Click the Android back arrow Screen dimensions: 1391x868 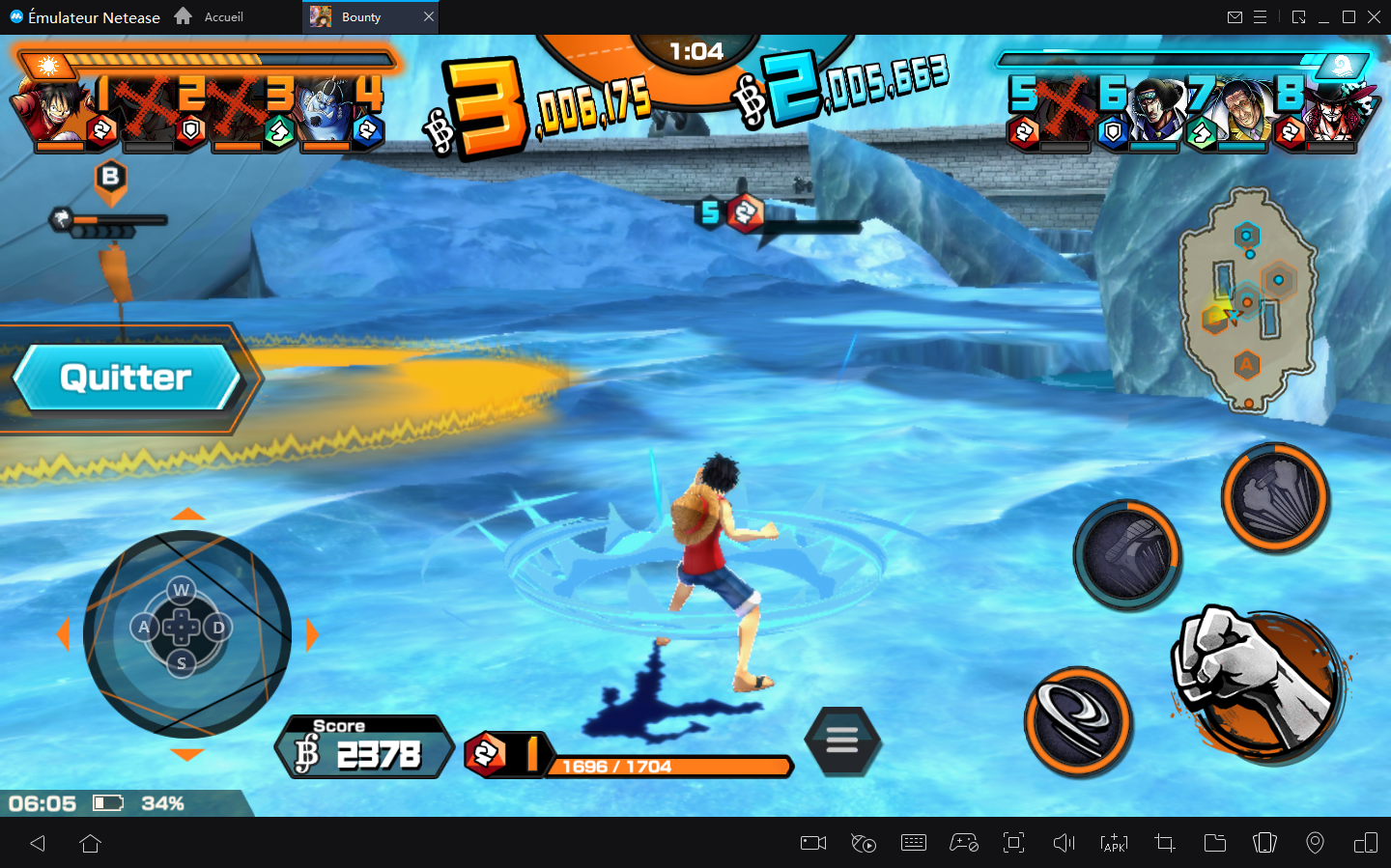[38, 843]
